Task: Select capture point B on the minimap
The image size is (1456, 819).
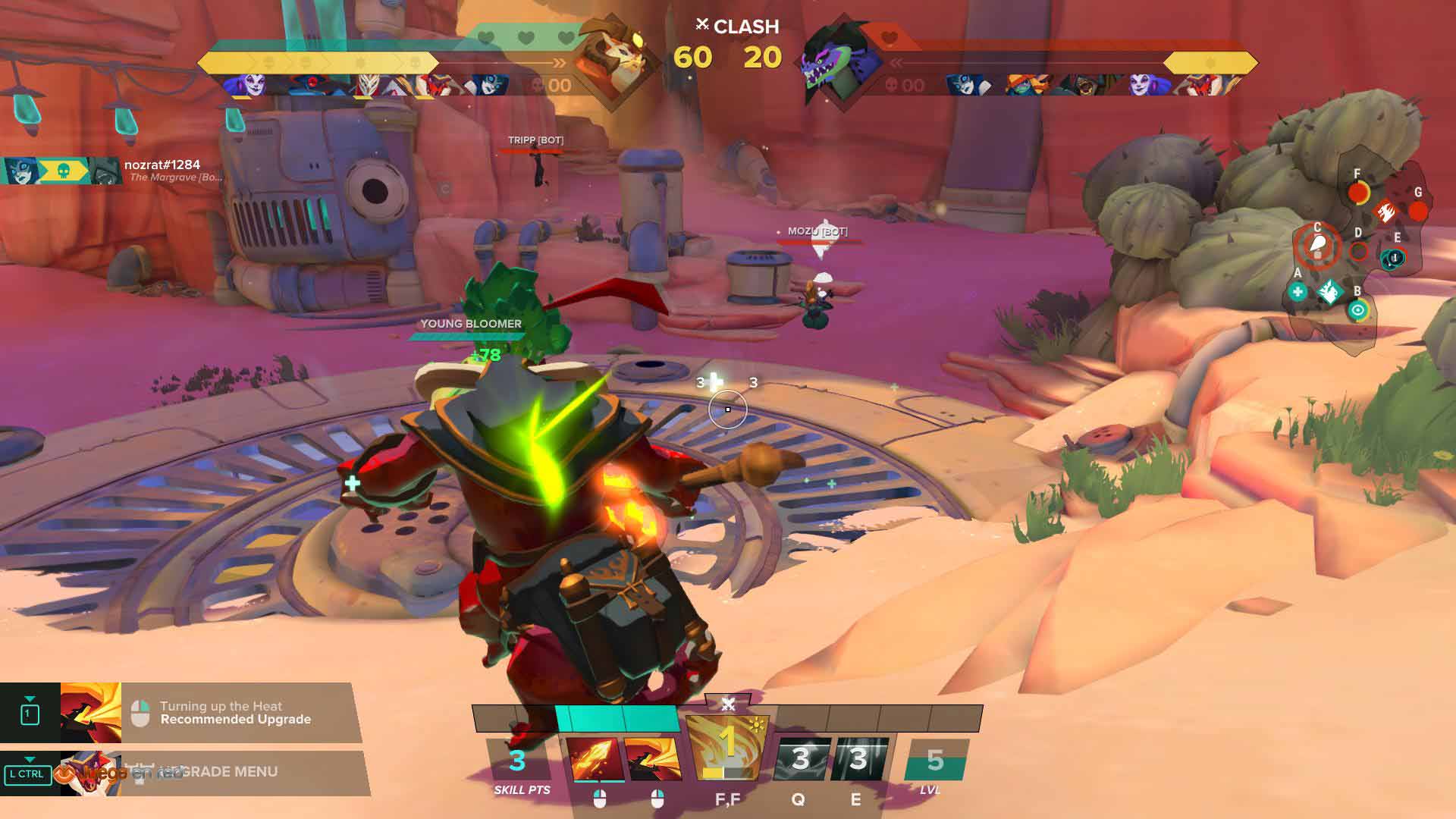Action: 1357,309
